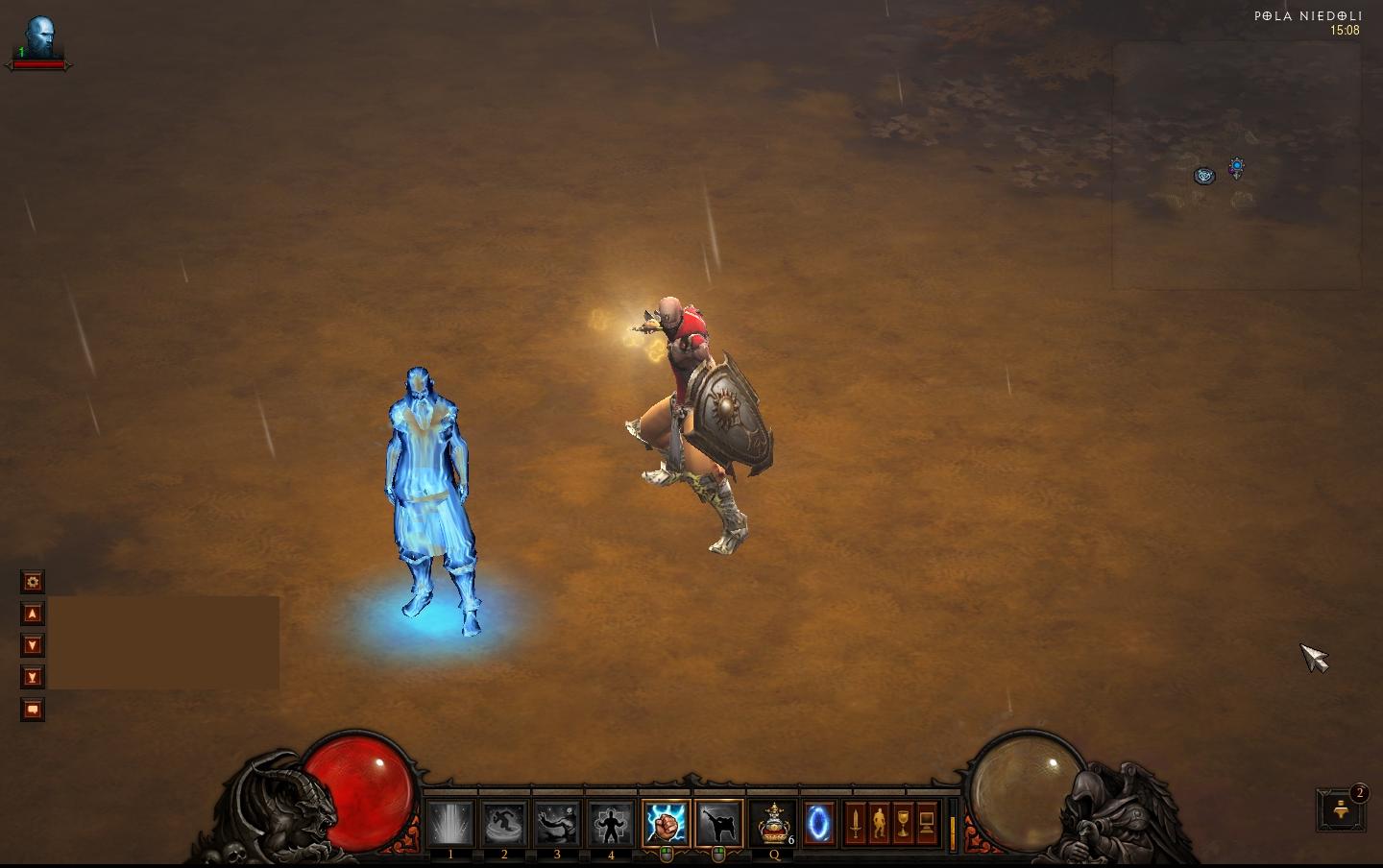The height and width of the screenshot is (868, 1383).
Task: Cast the standing silhouette mantra skill
Action: pyautogui.click(x=611, y=824)
